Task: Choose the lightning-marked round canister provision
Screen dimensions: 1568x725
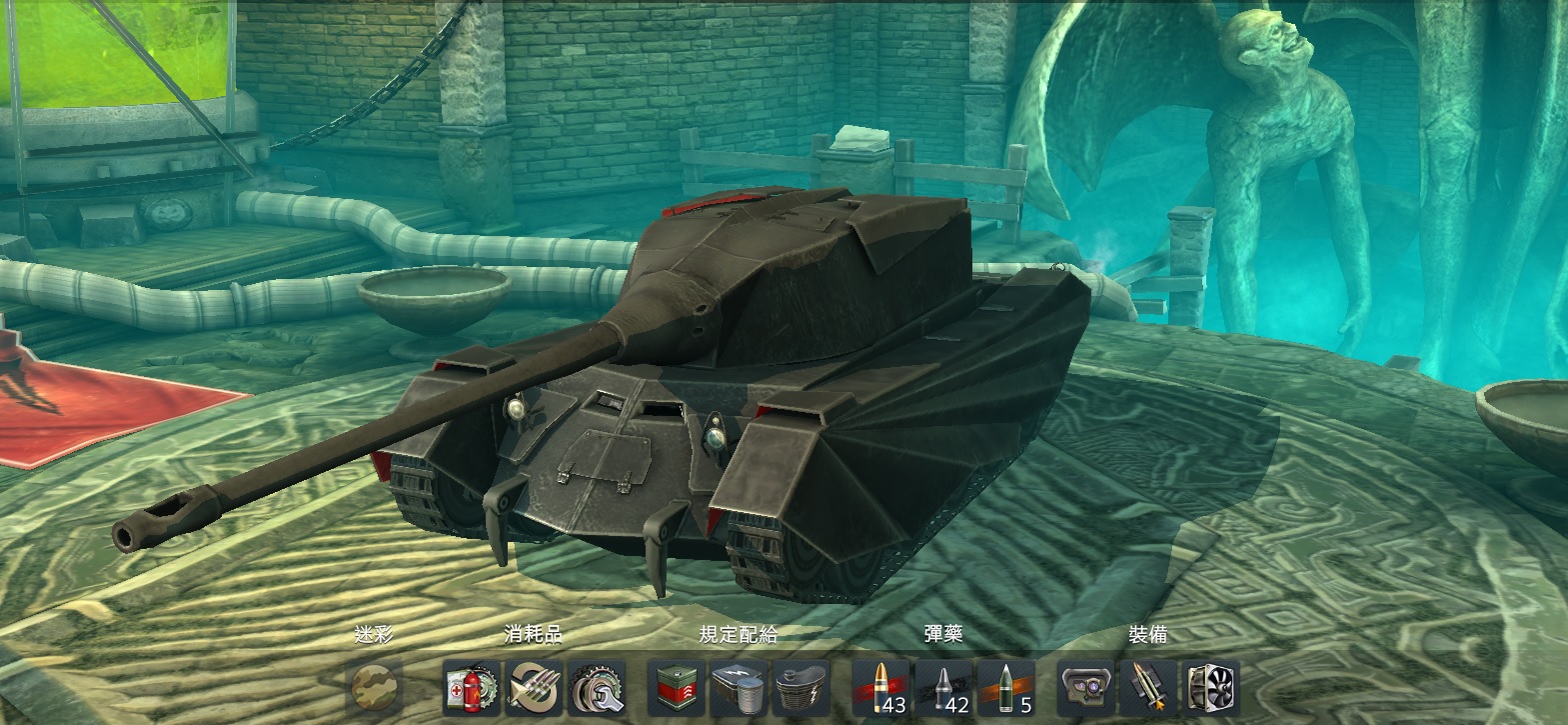Action: [802, 688]
